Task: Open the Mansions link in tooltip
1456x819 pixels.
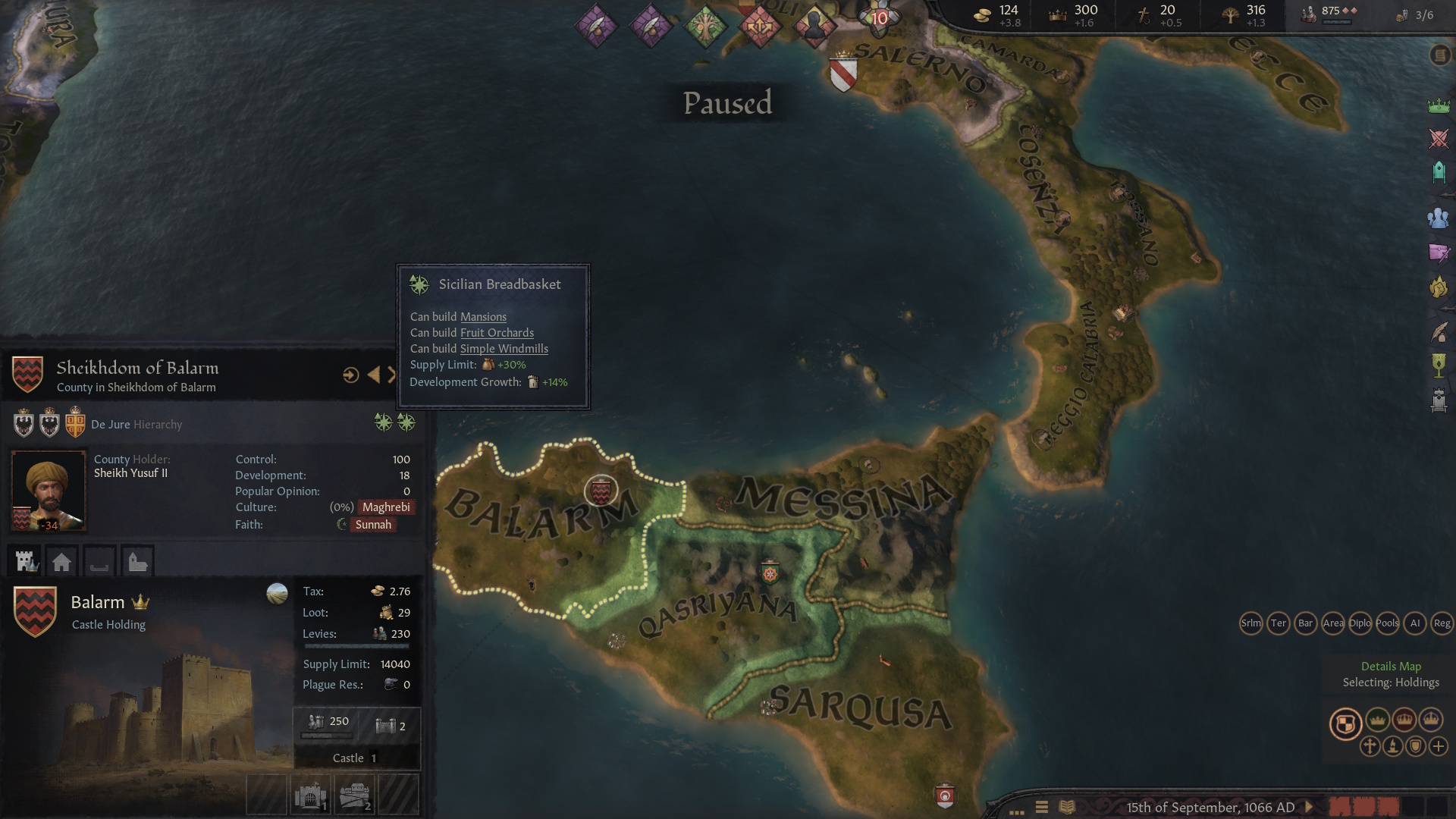Action: [483, 317]
